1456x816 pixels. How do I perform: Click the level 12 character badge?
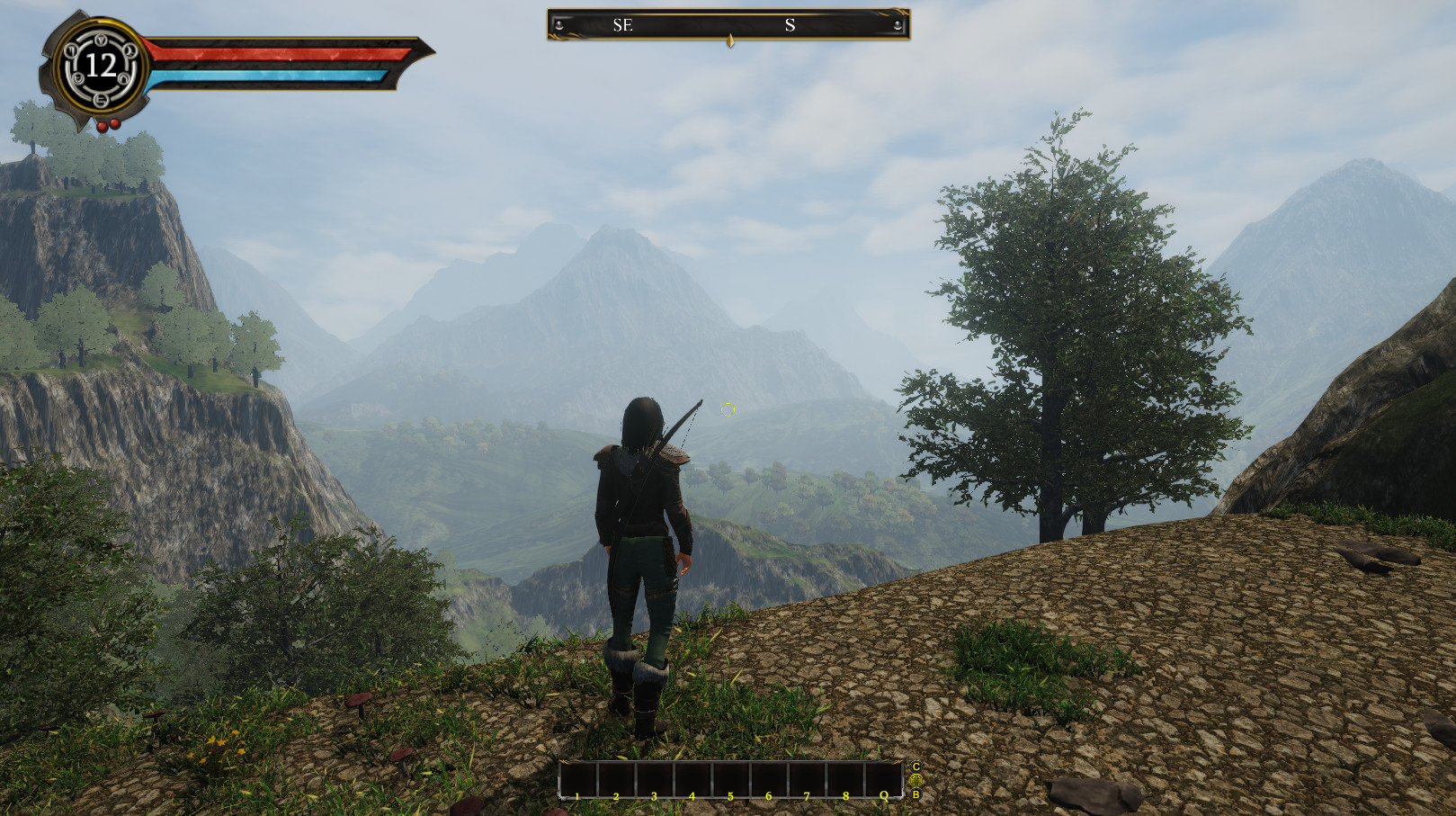[99, 65]
